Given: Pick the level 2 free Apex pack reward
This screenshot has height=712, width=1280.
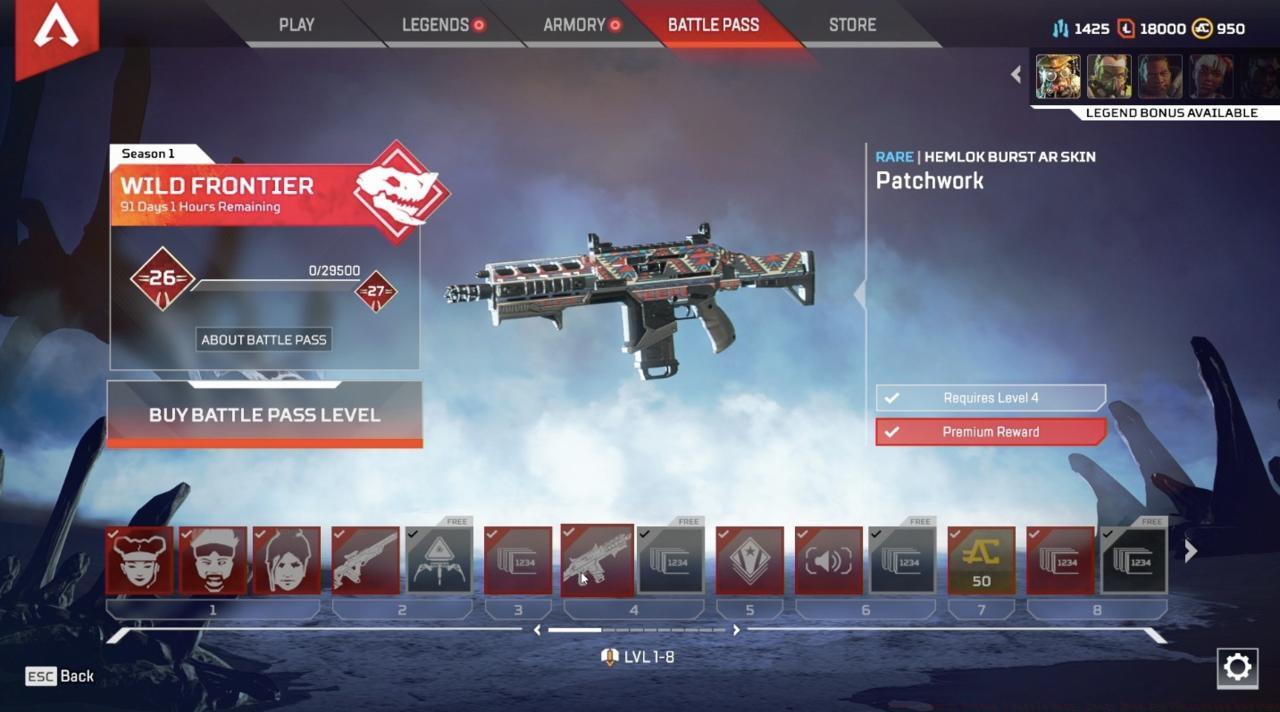Looking at the screenshot, I should (439, 561).
